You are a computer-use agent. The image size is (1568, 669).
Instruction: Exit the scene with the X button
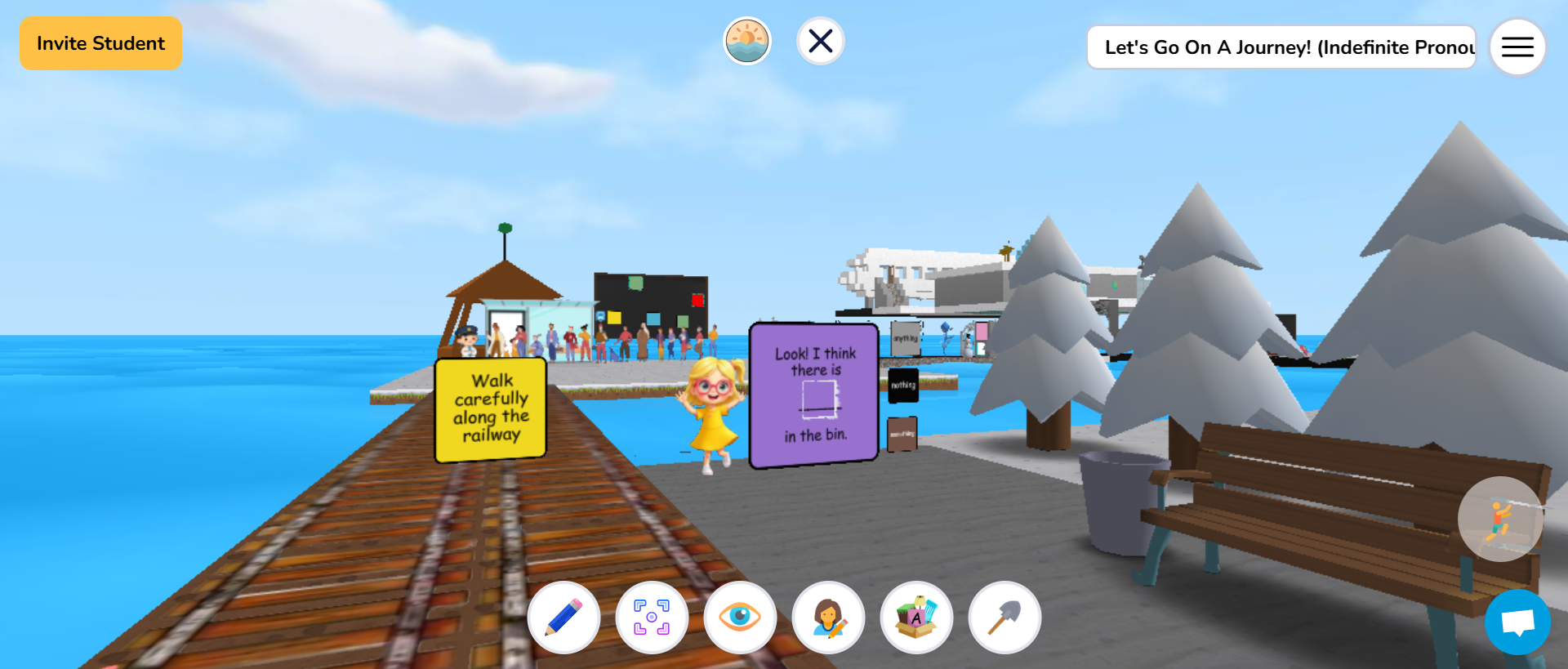(820, 40)
